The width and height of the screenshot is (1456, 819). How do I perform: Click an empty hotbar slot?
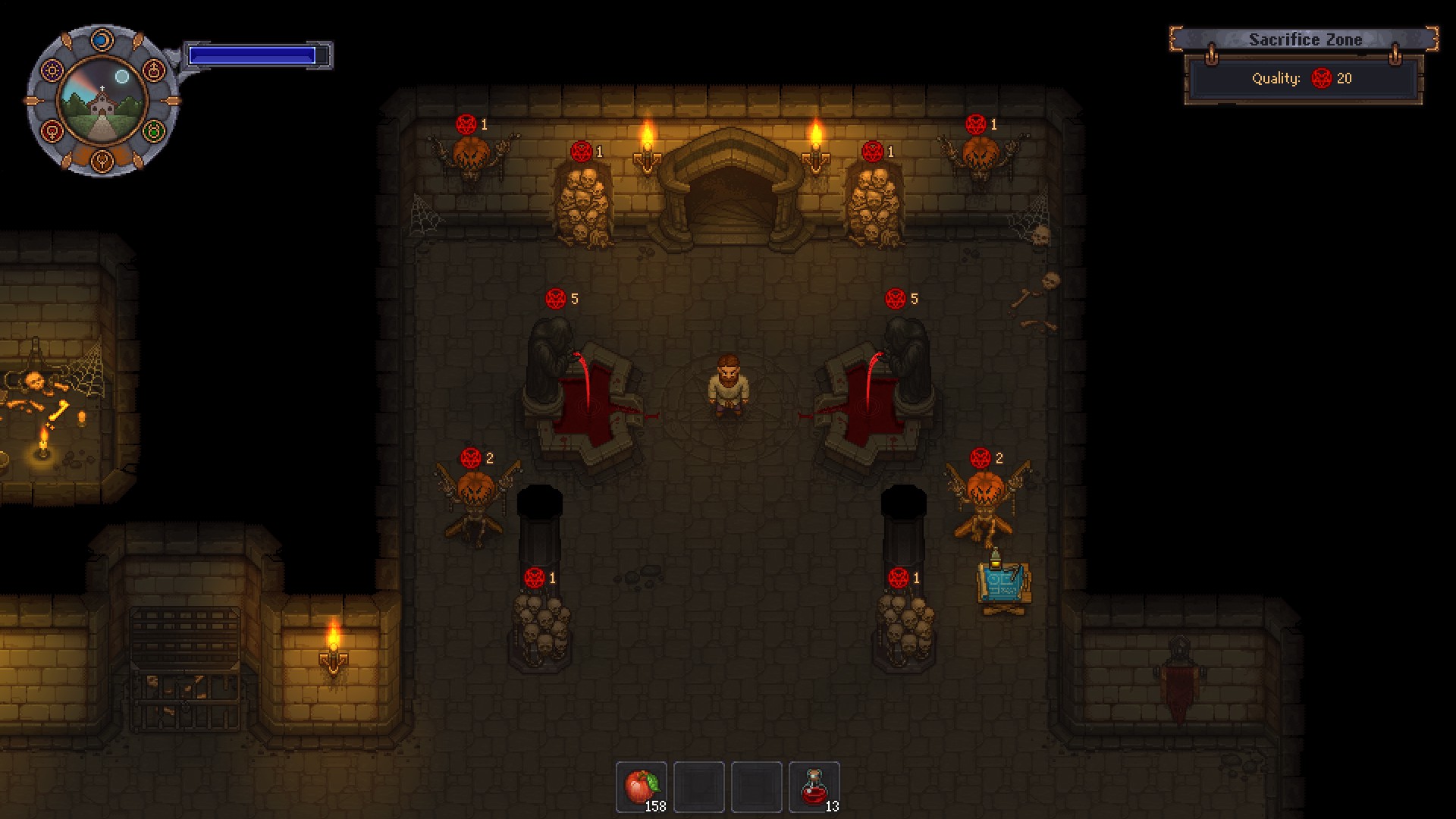coord(700,786)
